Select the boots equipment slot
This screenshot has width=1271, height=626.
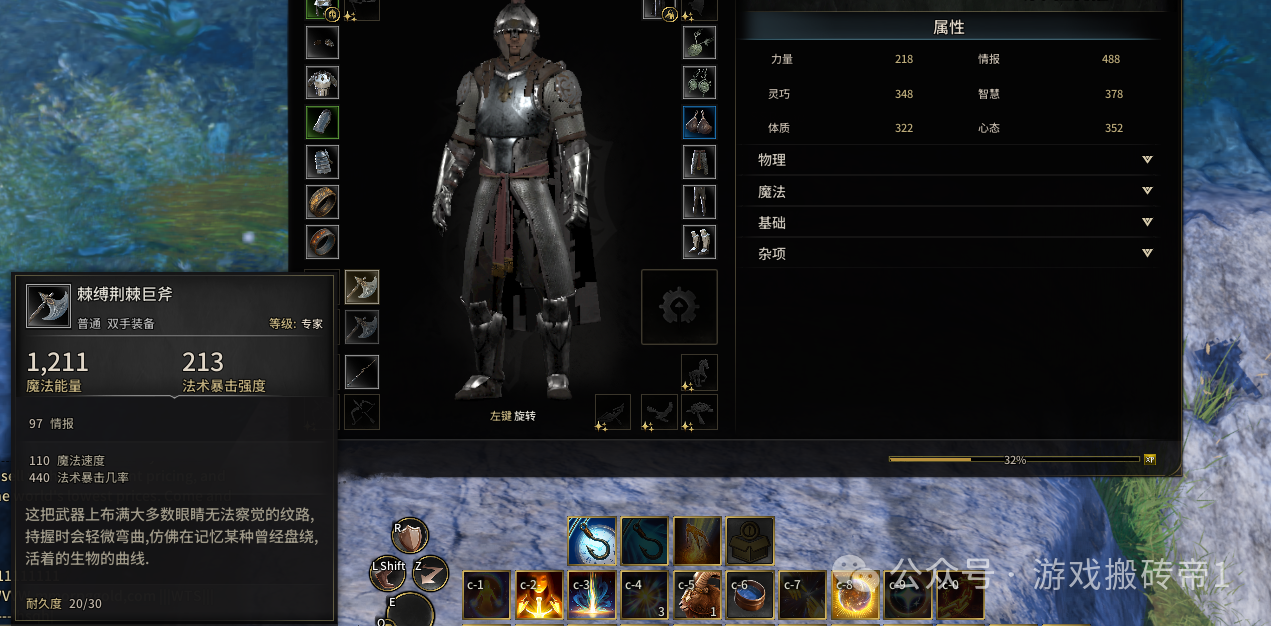[699, 241]
